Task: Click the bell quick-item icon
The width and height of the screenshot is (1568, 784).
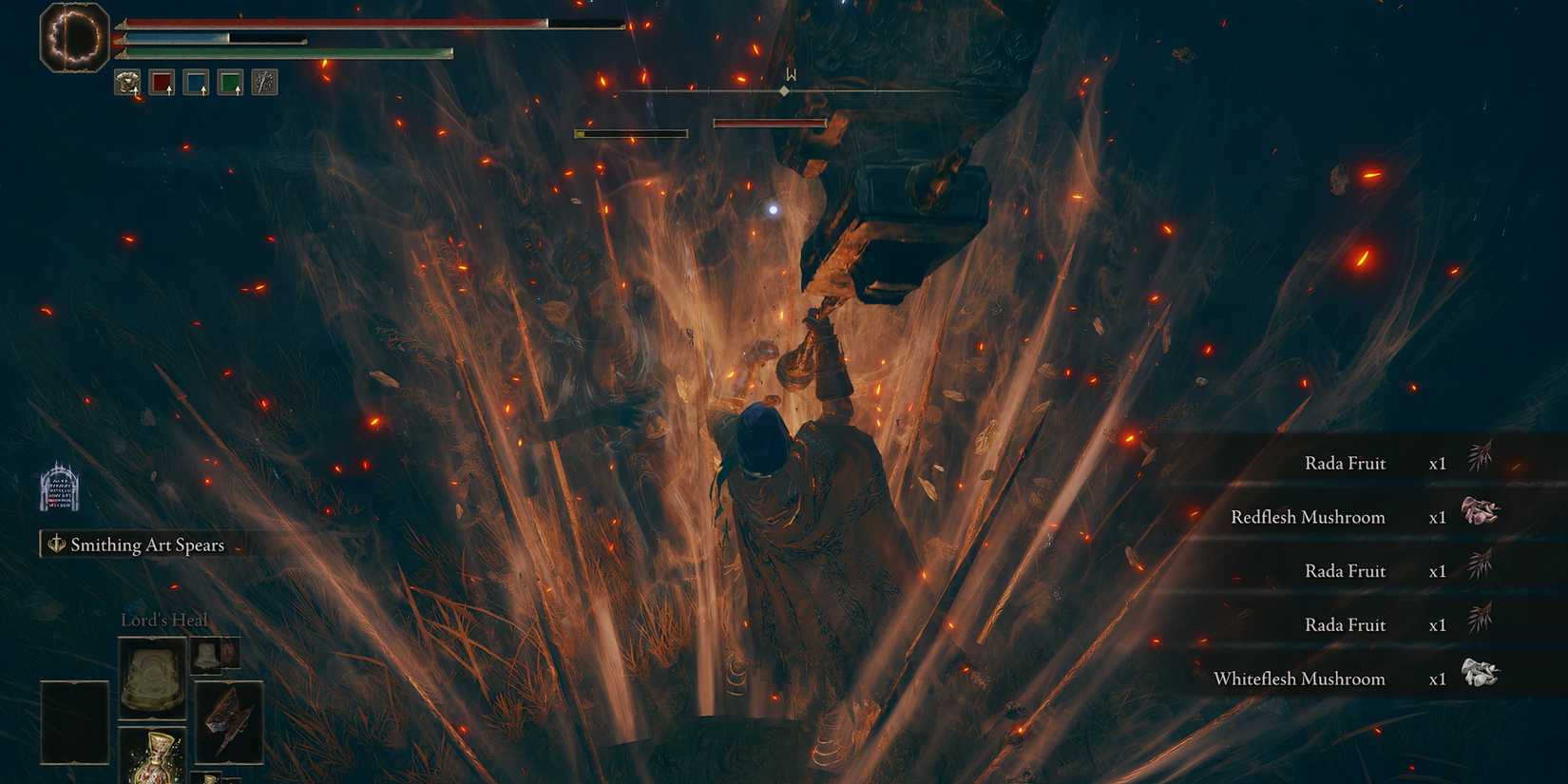Action: point(207,656)
